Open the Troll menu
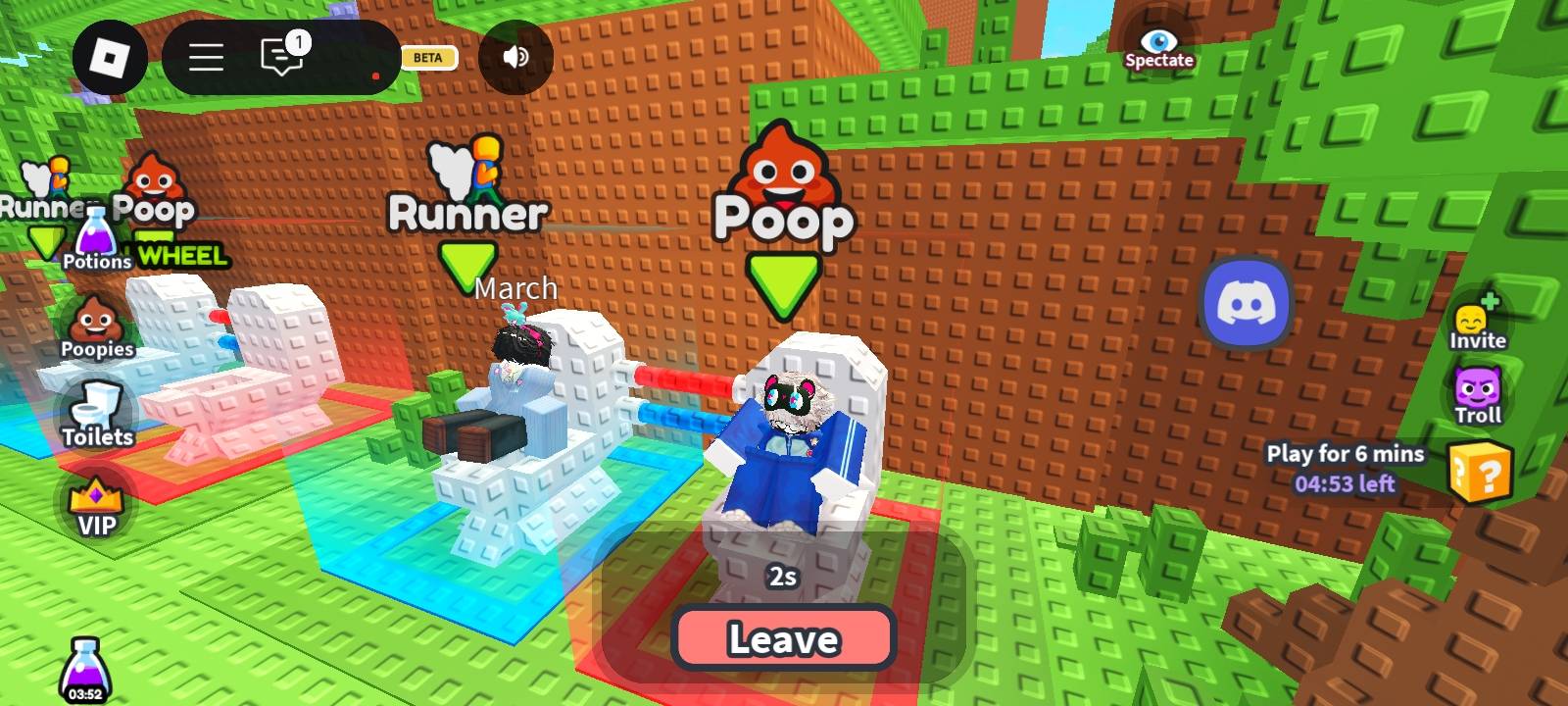This screenshot has height=706, width=1568. (1477, 396)
